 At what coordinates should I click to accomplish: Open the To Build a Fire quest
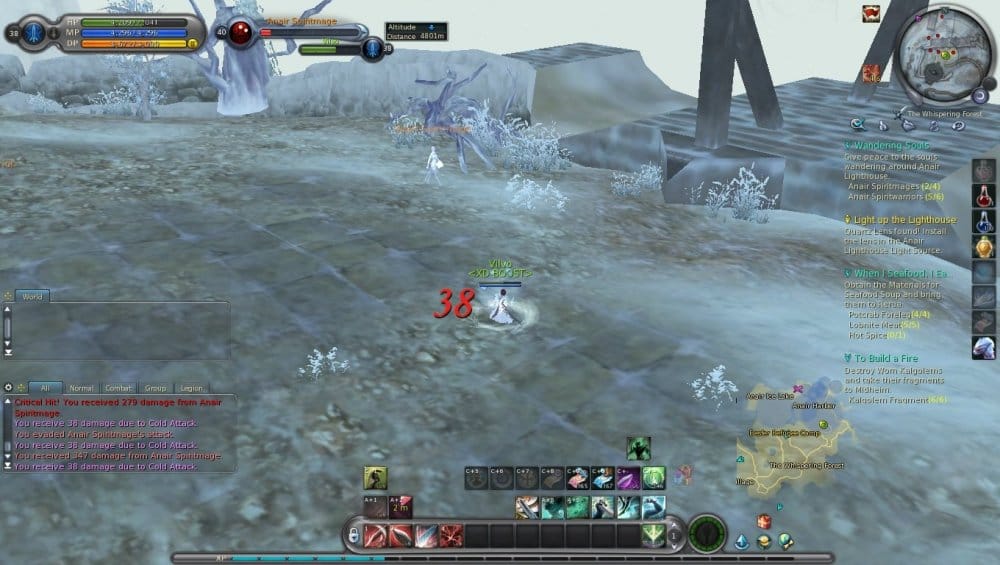(892, 358)
